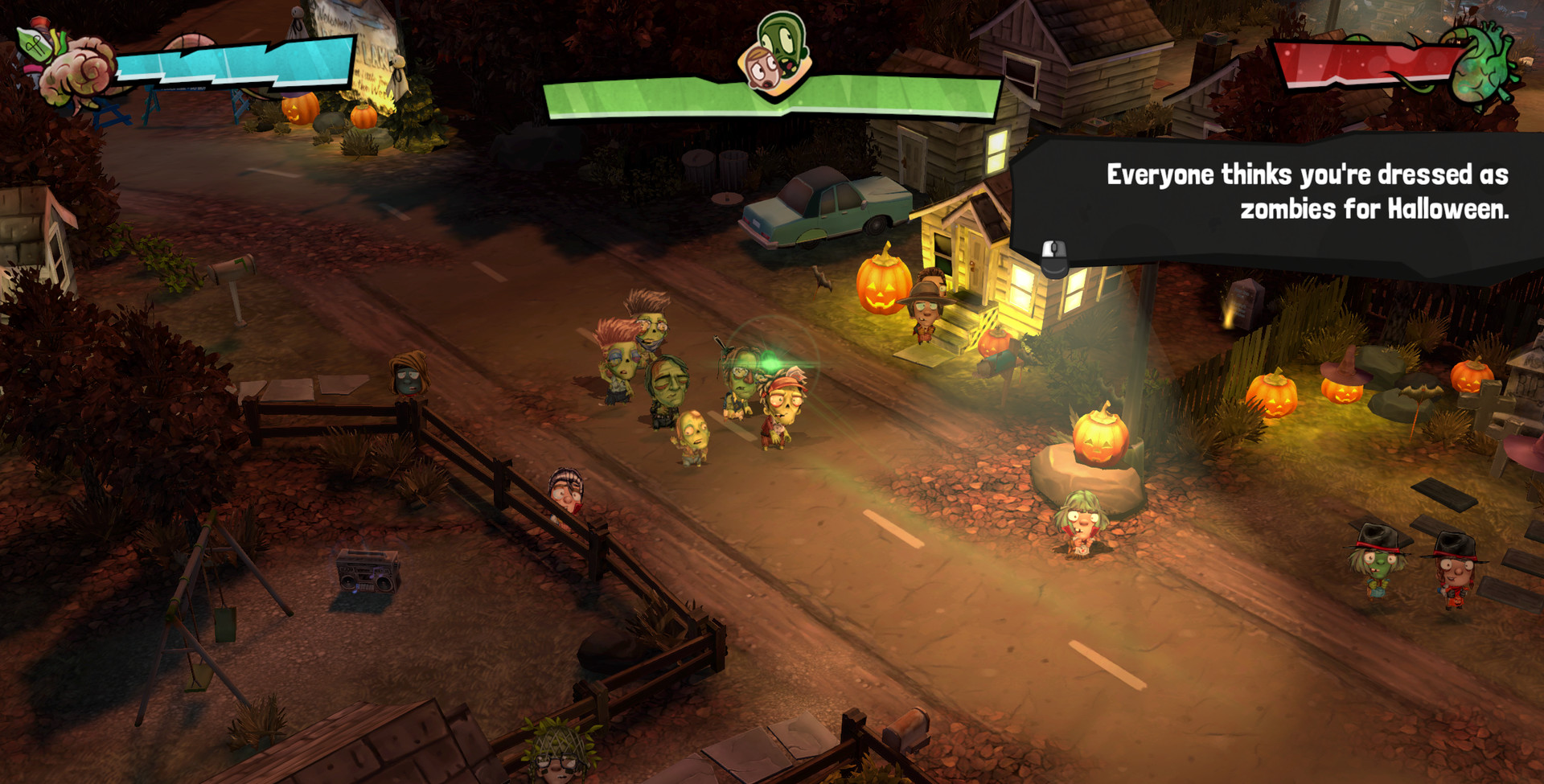
Task: Dismiss the Halloween zombies tutorial message
Action: (x=1053, y=257)
